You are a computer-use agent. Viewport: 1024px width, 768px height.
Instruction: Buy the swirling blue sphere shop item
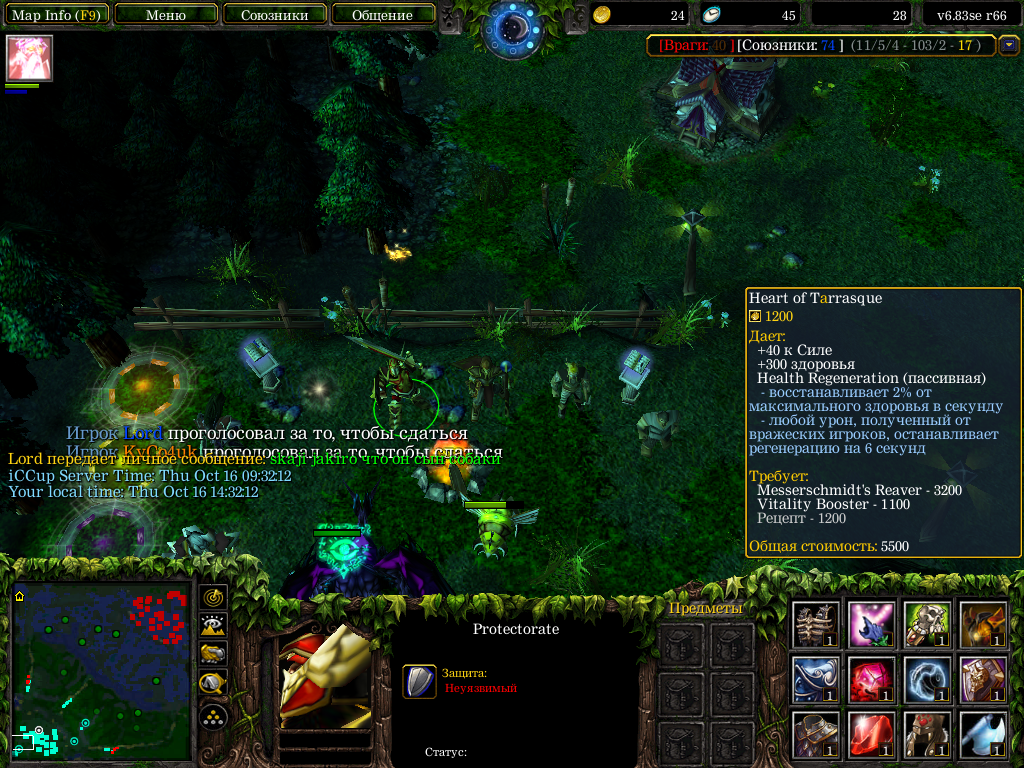coord(927,679)
